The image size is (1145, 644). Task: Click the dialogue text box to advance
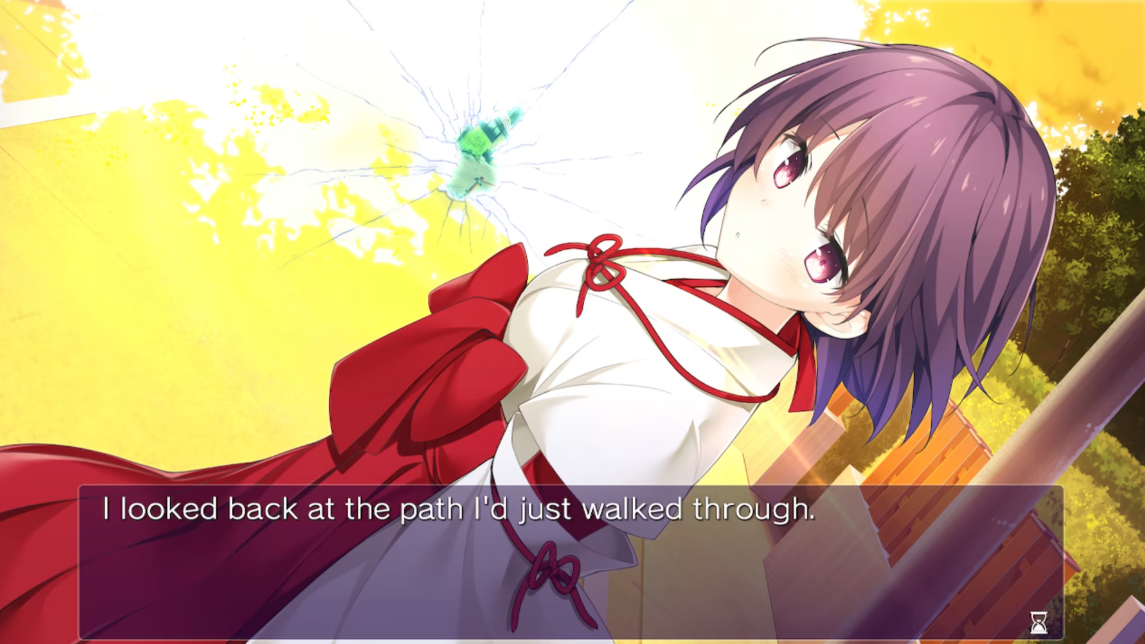point(570,562)
